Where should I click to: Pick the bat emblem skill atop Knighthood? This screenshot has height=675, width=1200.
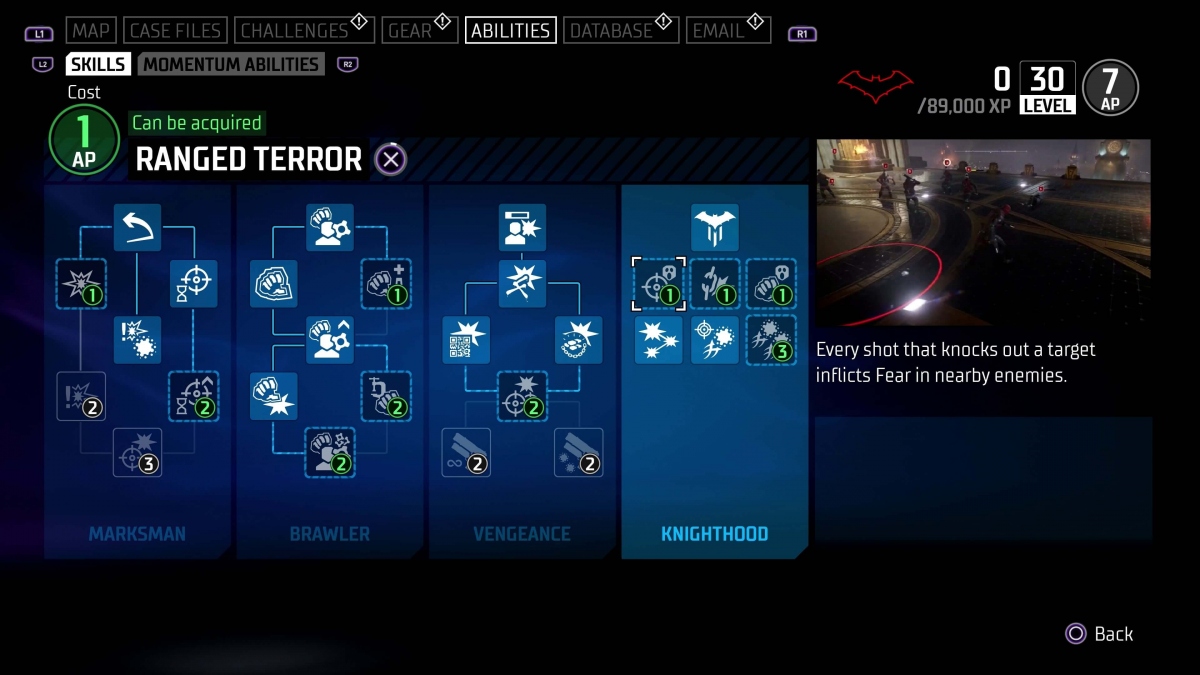[714, 228]
